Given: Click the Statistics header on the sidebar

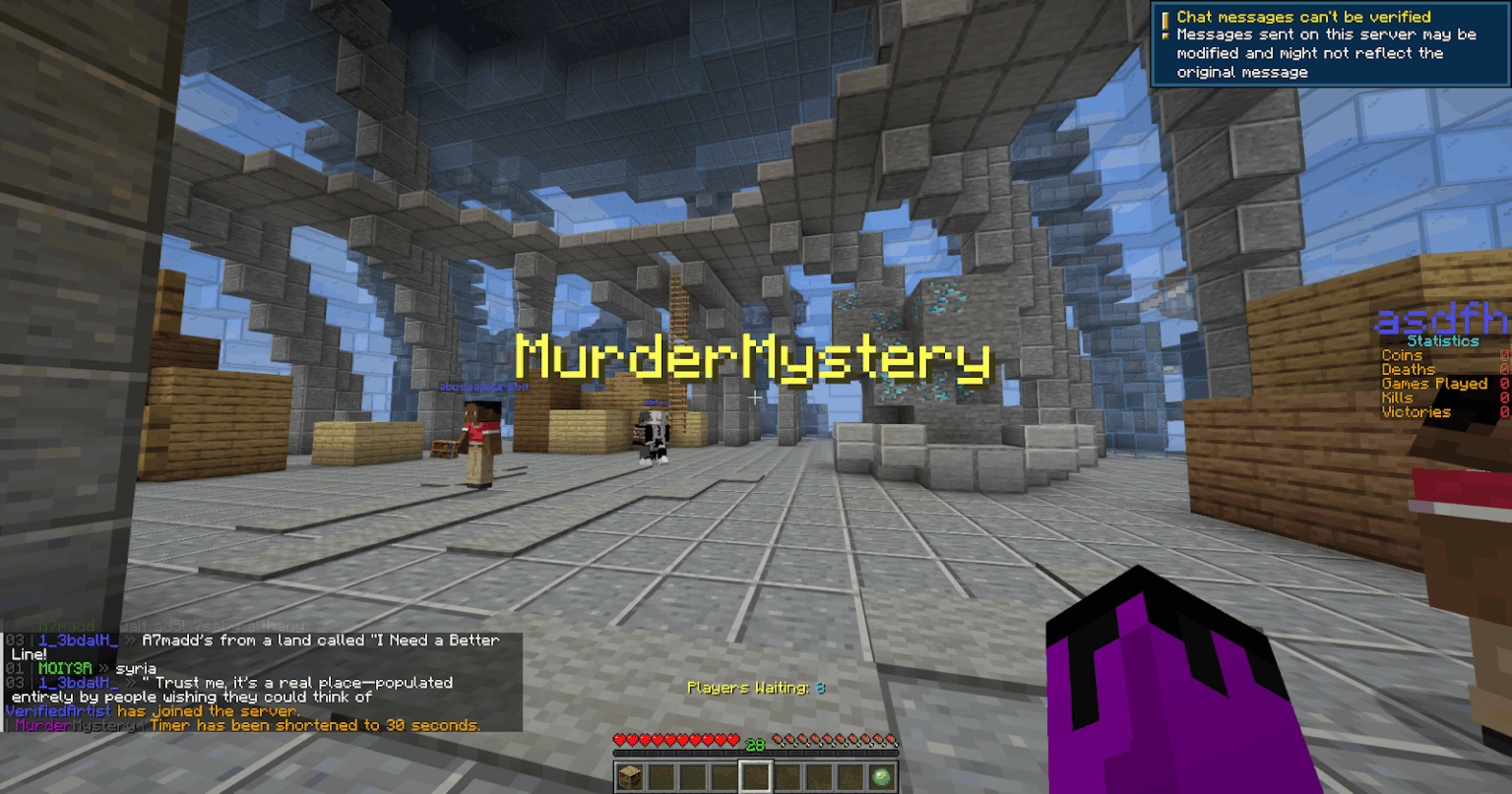Looking at the screenshot, I should coord(1444,340).
